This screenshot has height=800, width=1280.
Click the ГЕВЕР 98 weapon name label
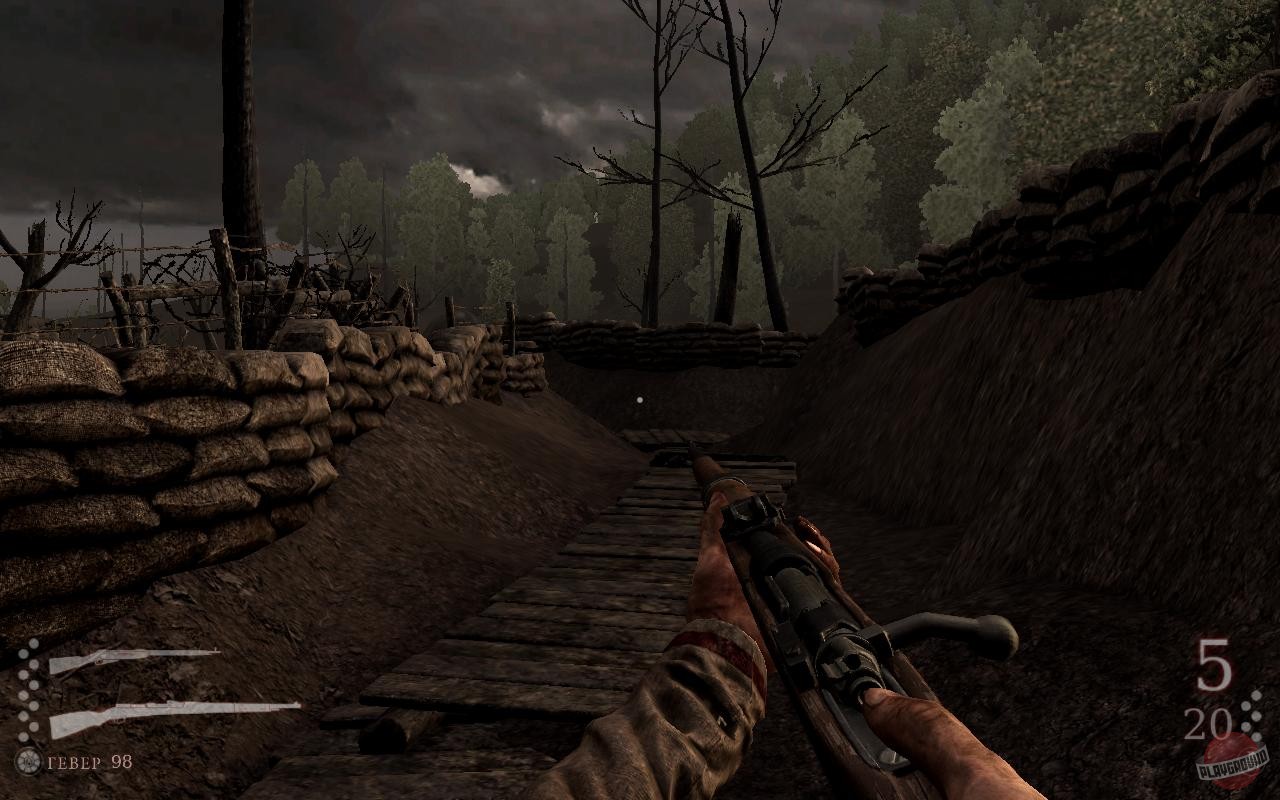[88, 762]
